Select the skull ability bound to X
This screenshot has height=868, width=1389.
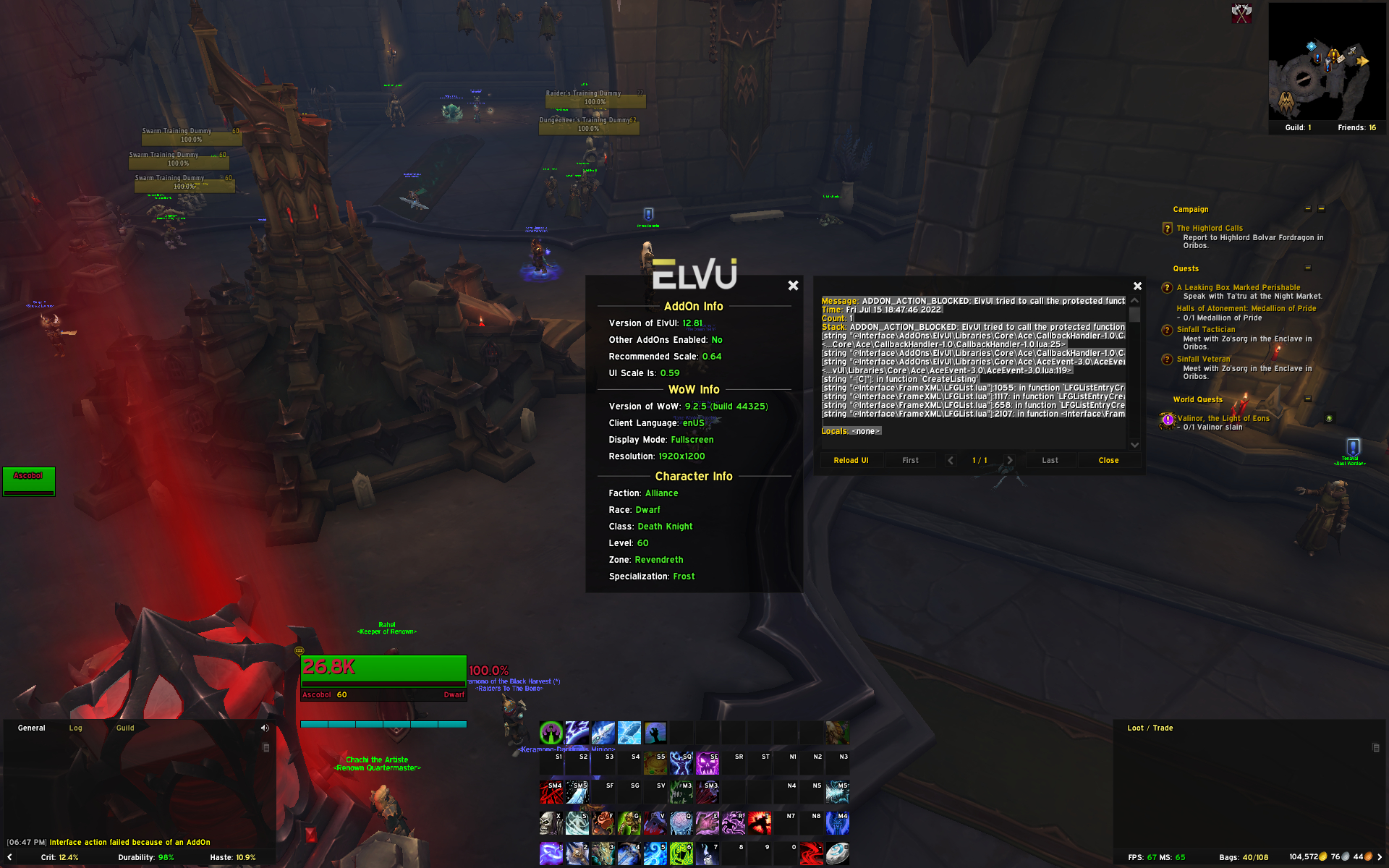(x=551, y=823)
